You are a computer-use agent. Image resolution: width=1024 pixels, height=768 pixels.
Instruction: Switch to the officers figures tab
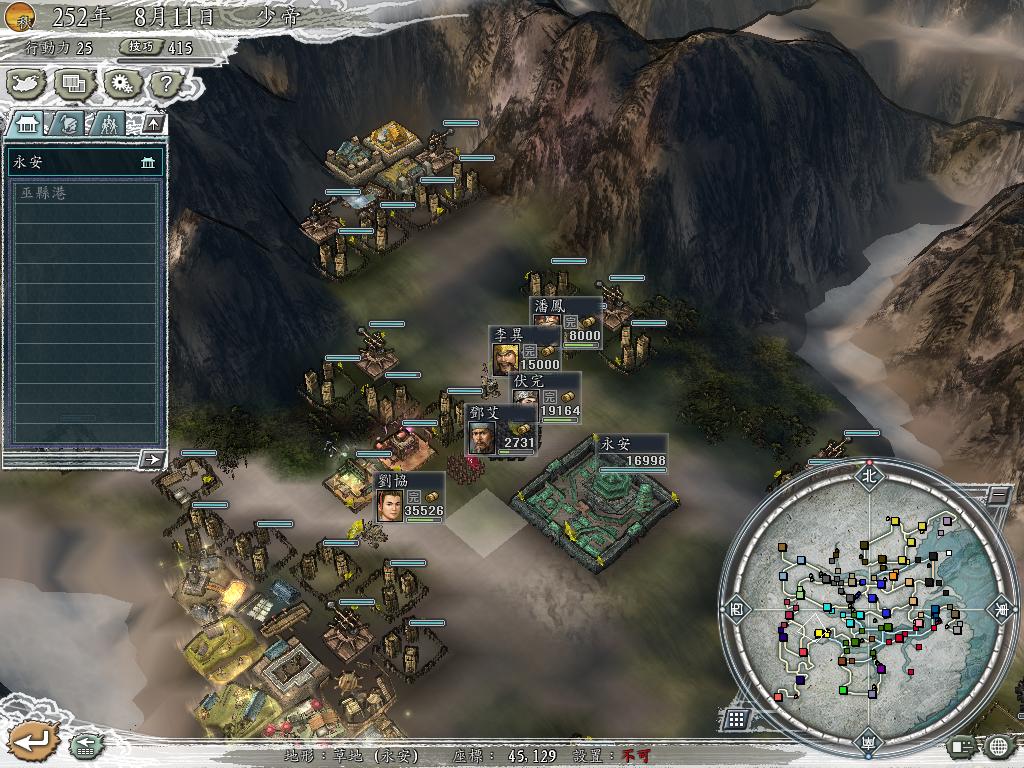coord(108,123)
